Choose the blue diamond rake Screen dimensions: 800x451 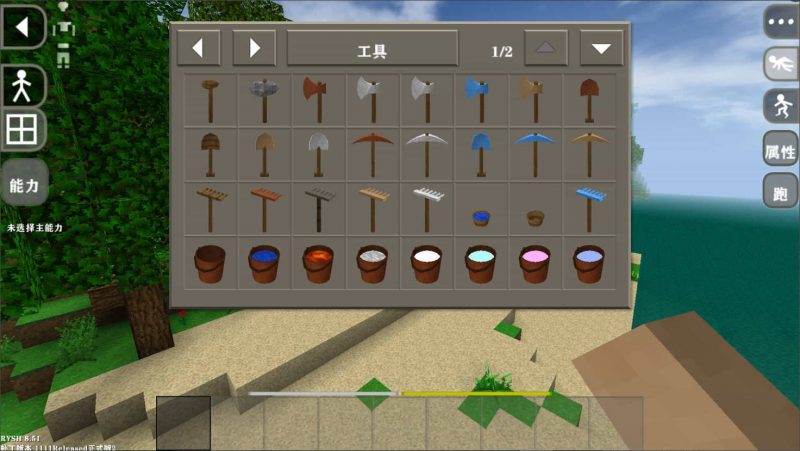pyautogui.click(x=588, y=207)
